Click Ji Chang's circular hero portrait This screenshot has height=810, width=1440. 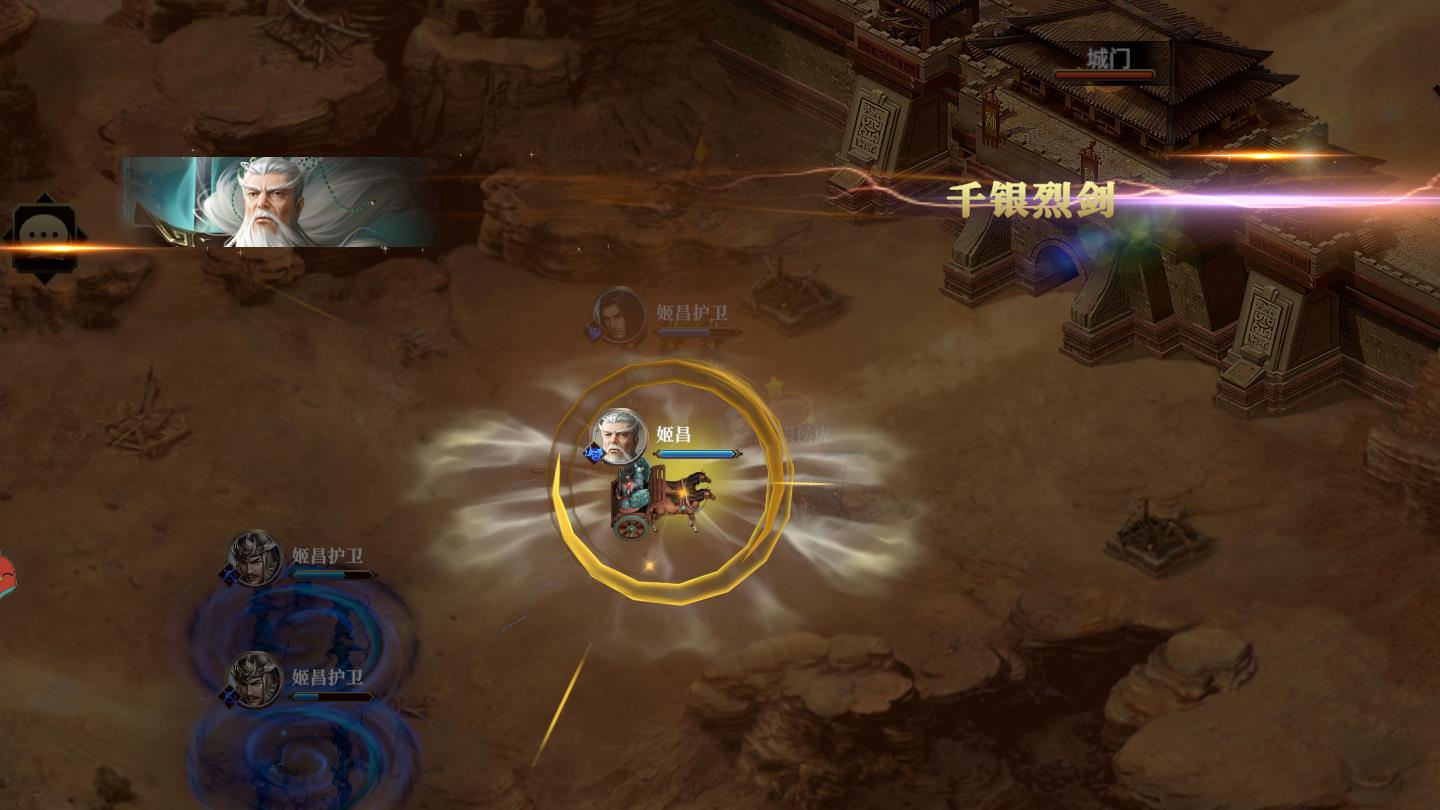[618, 435]
